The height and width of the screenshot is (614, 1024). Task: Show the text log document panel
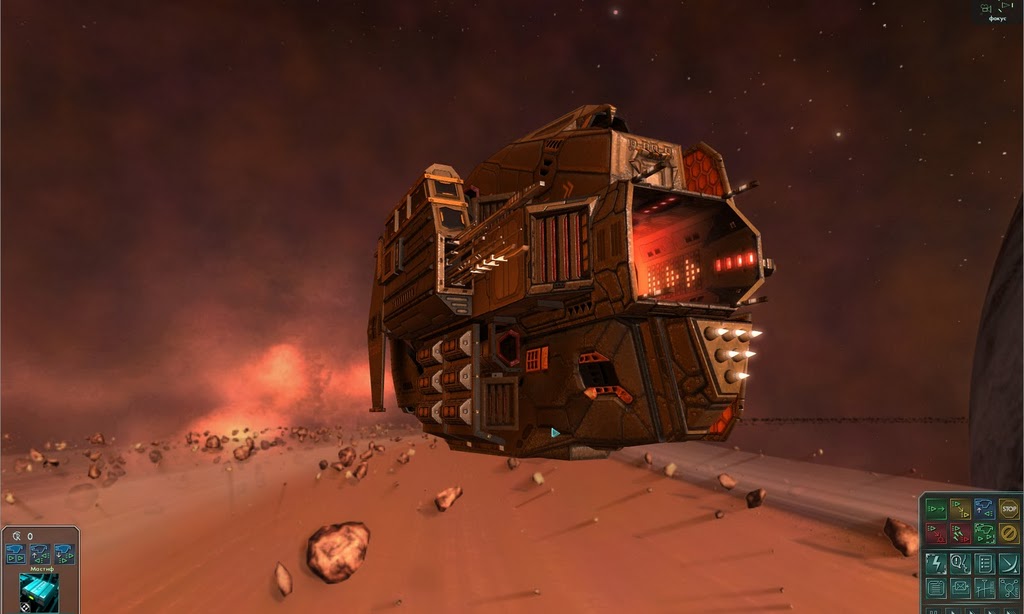pos(936,588)
